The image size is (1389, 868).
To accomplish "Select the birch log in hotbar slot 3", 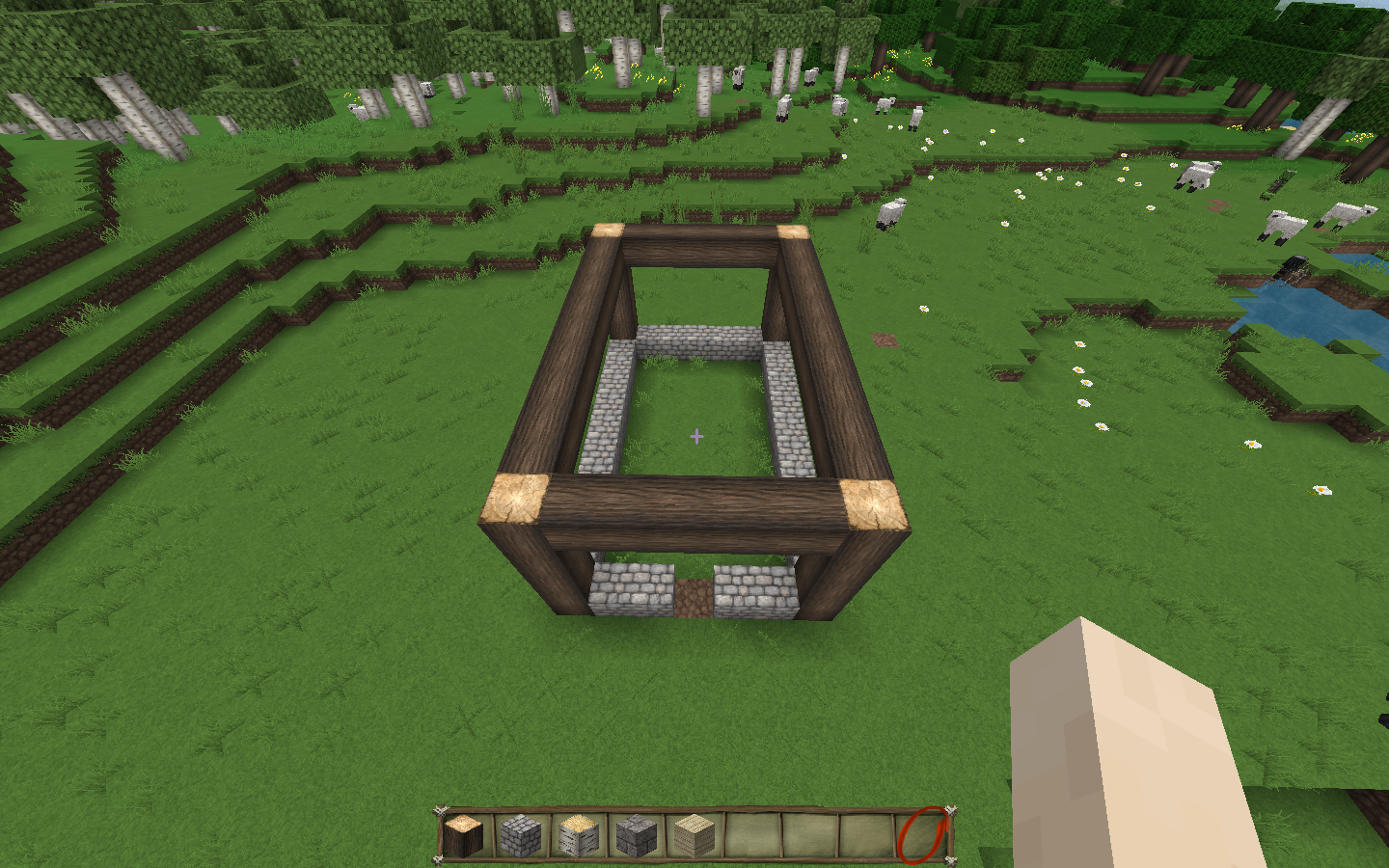I will tap(579, 836).
